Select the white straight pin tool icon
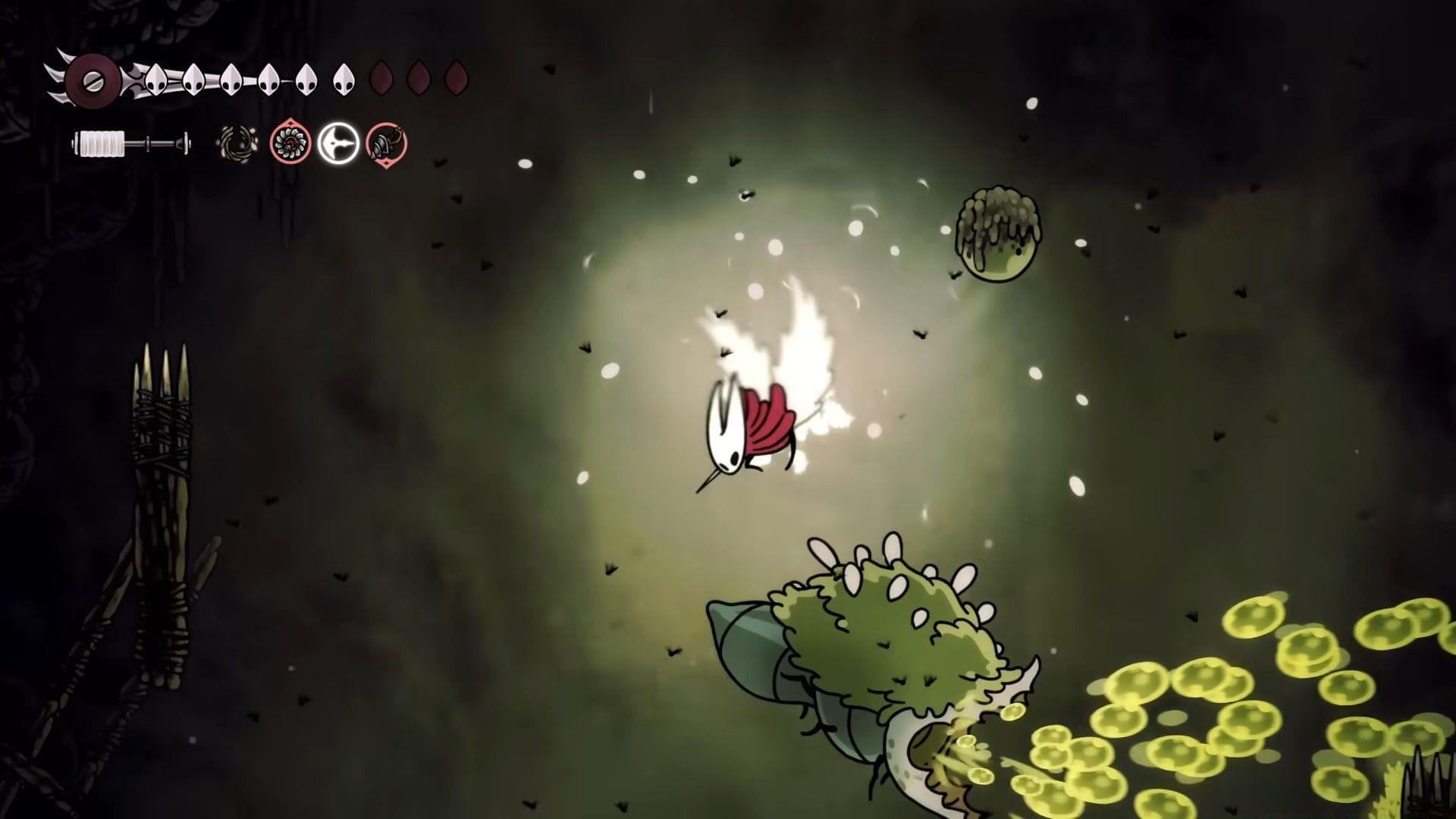 click(x=340, y=144)
